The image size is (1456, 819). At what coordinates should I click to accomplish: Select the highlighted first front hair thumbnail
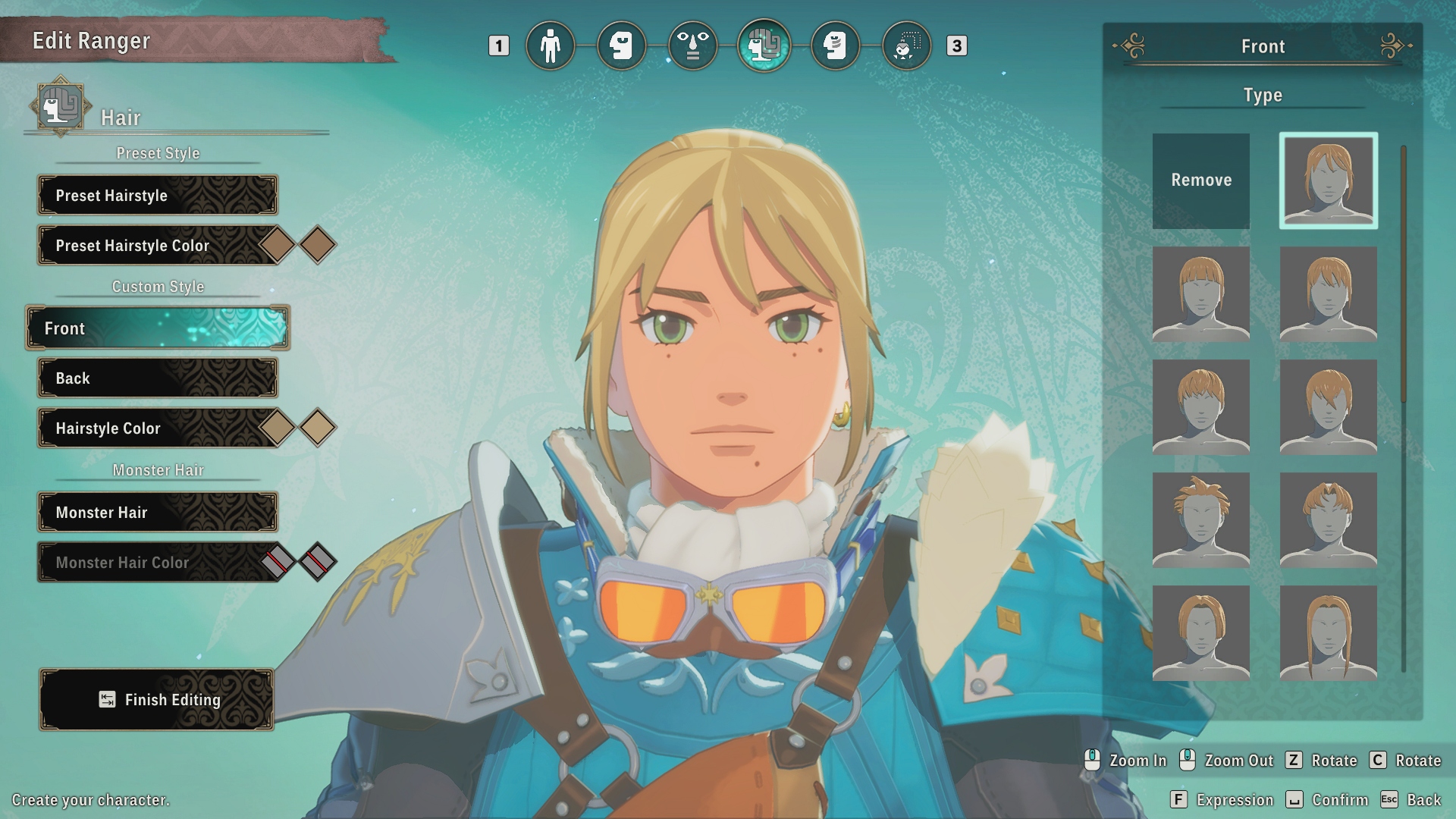point(1328,180)
